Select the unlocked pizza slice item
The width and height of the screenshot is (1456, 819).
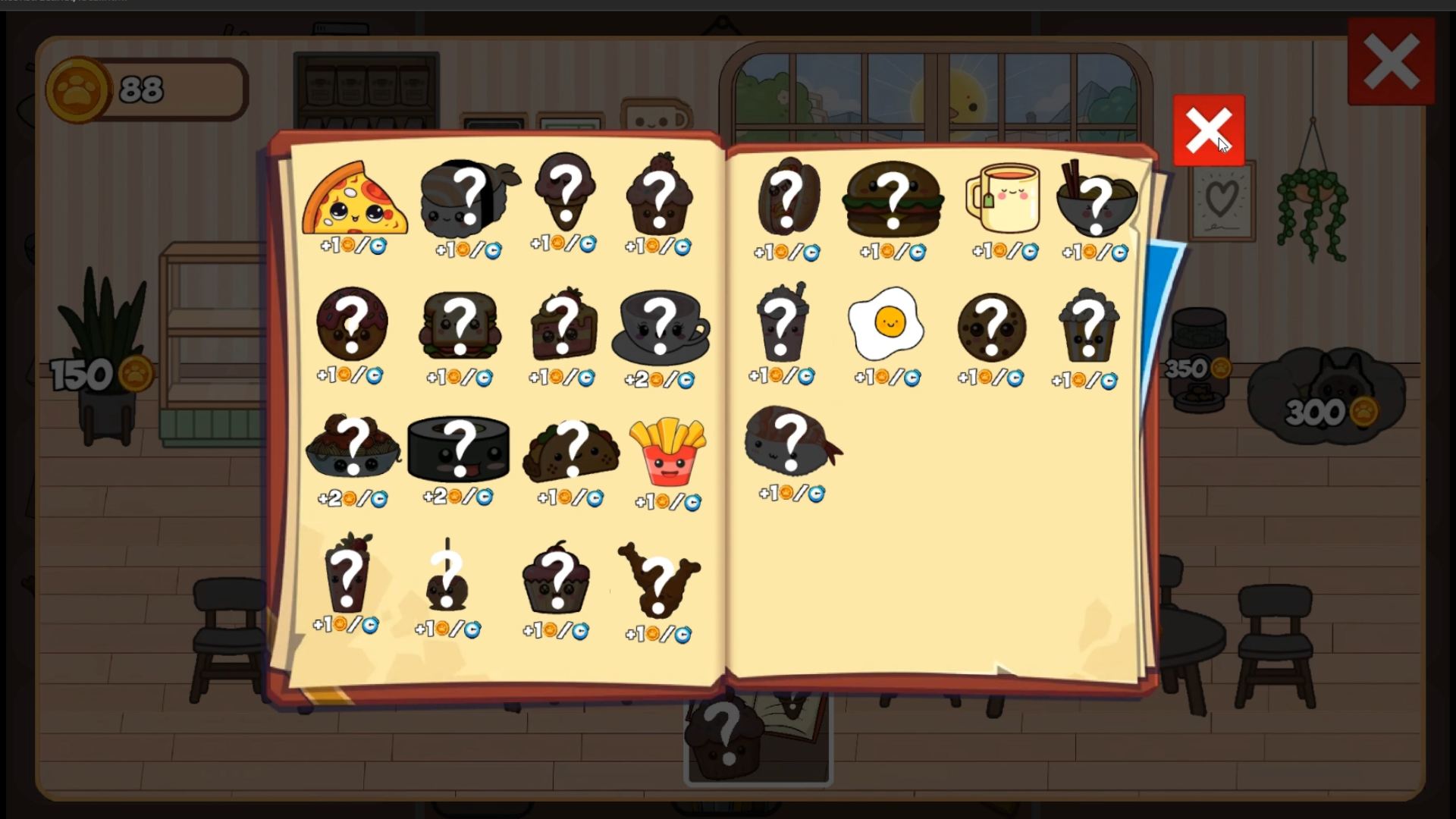tap(354, 199)
